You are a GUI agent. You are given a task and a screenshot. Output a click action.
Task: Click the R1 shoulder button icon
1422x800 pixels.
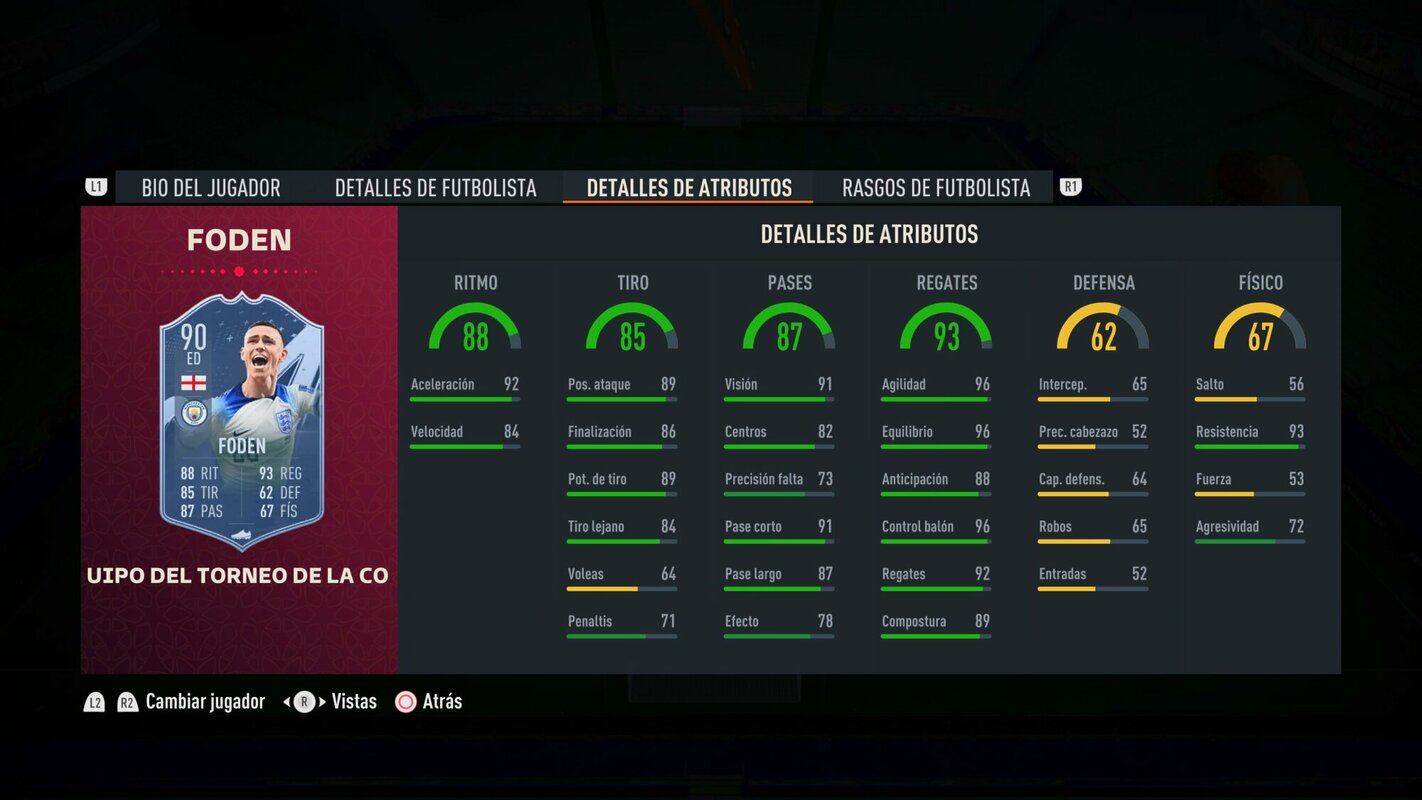tap(1069, 185)
